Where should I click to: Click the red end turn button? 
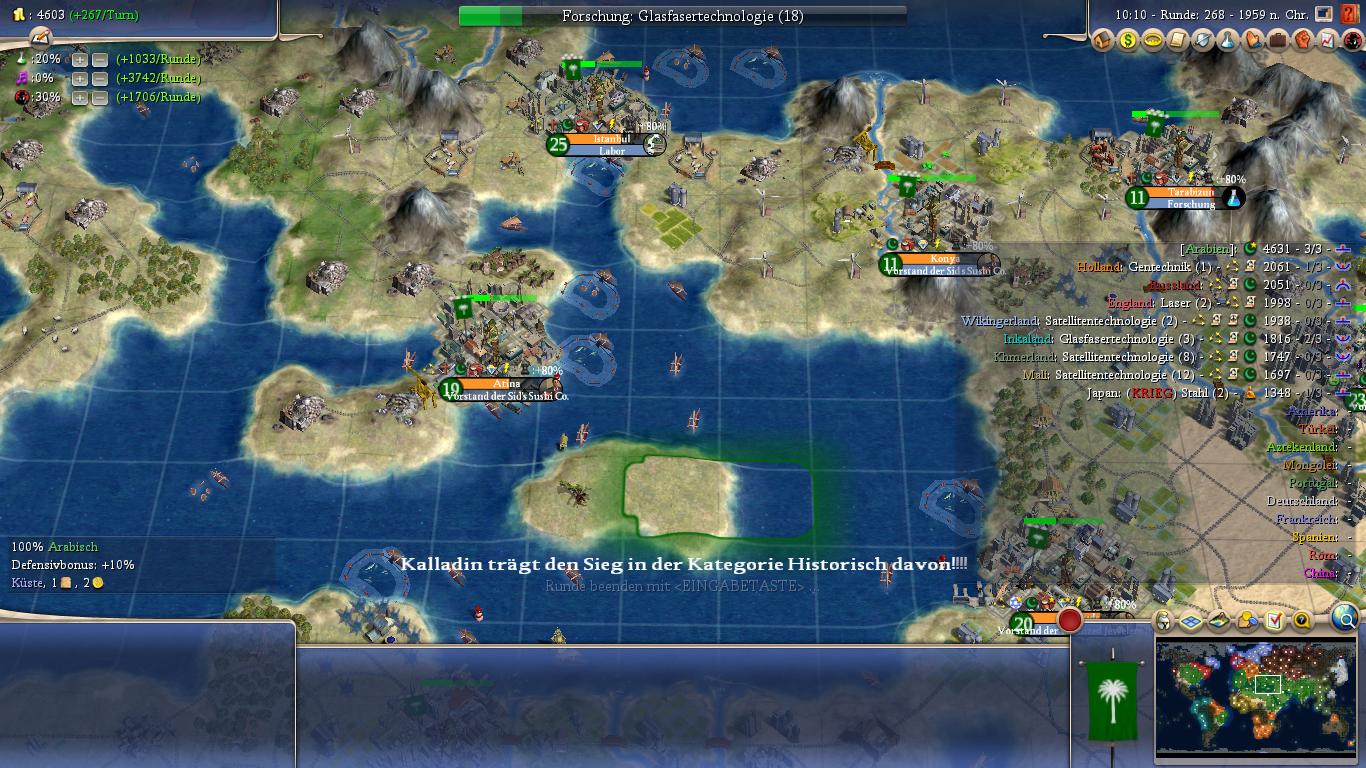(x=1070, y=620)
